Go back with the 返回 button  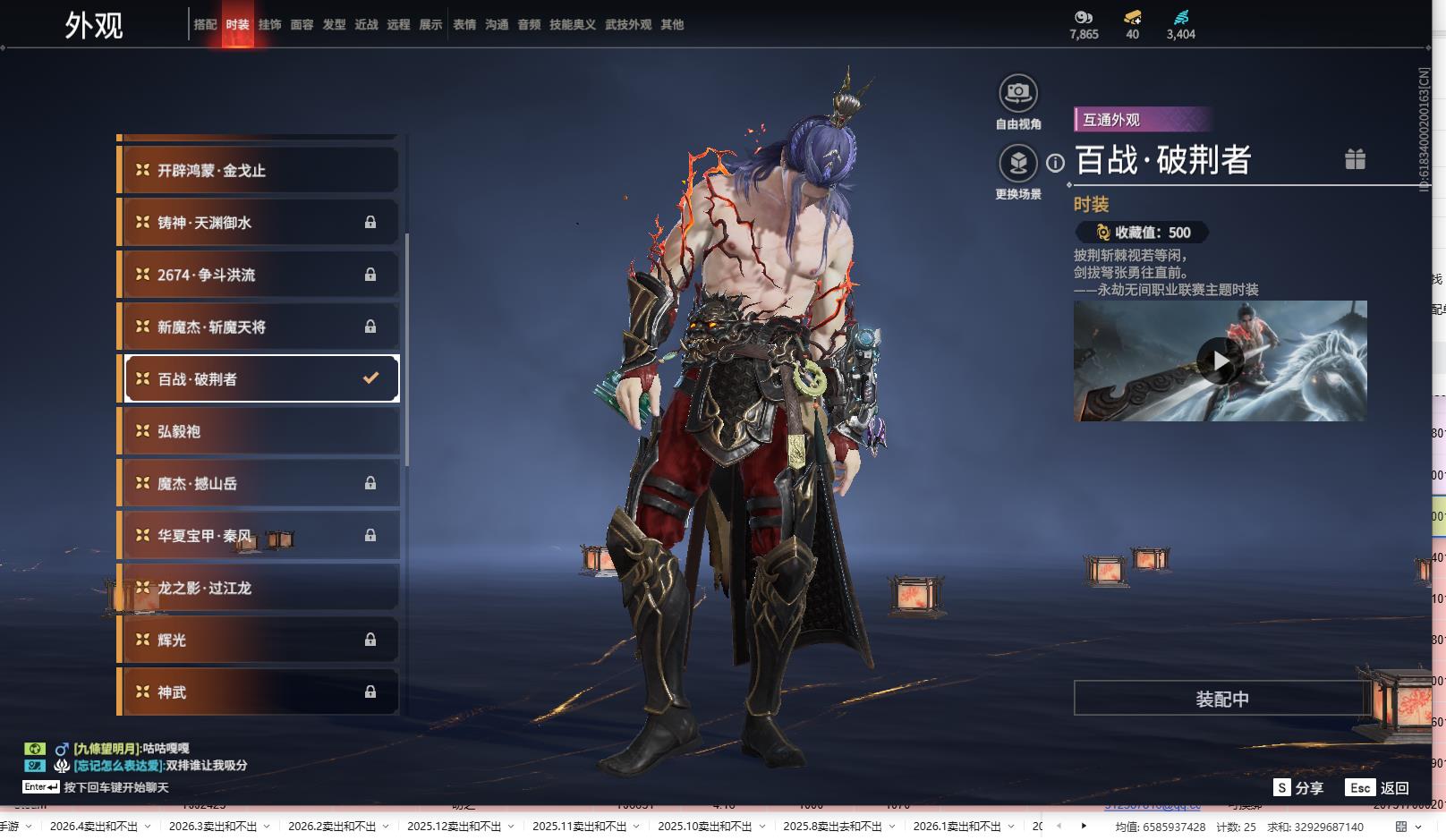click(1379, 787)
